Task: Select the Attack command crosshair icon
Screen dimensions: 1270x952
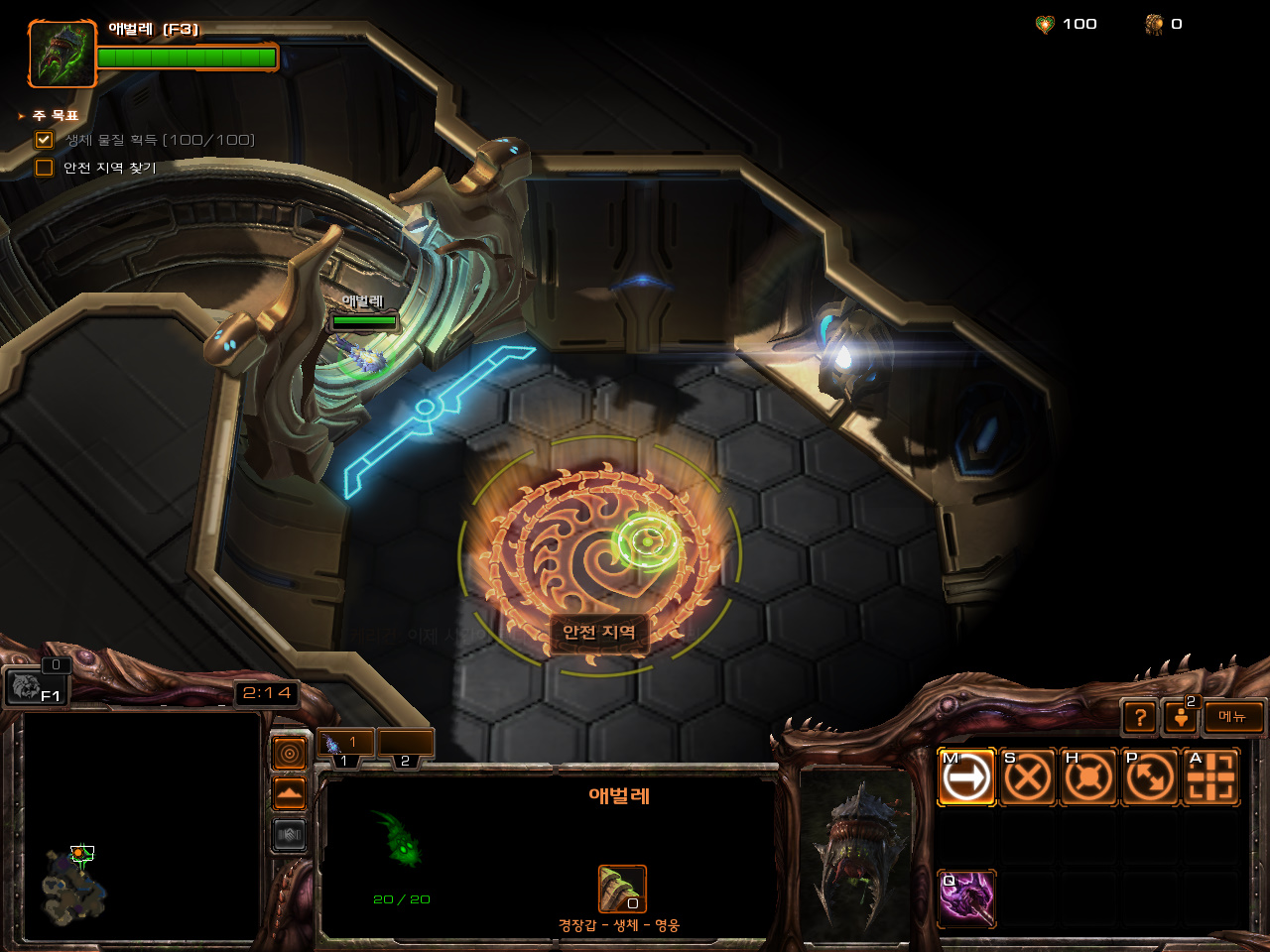Action: coord(1211,777)
